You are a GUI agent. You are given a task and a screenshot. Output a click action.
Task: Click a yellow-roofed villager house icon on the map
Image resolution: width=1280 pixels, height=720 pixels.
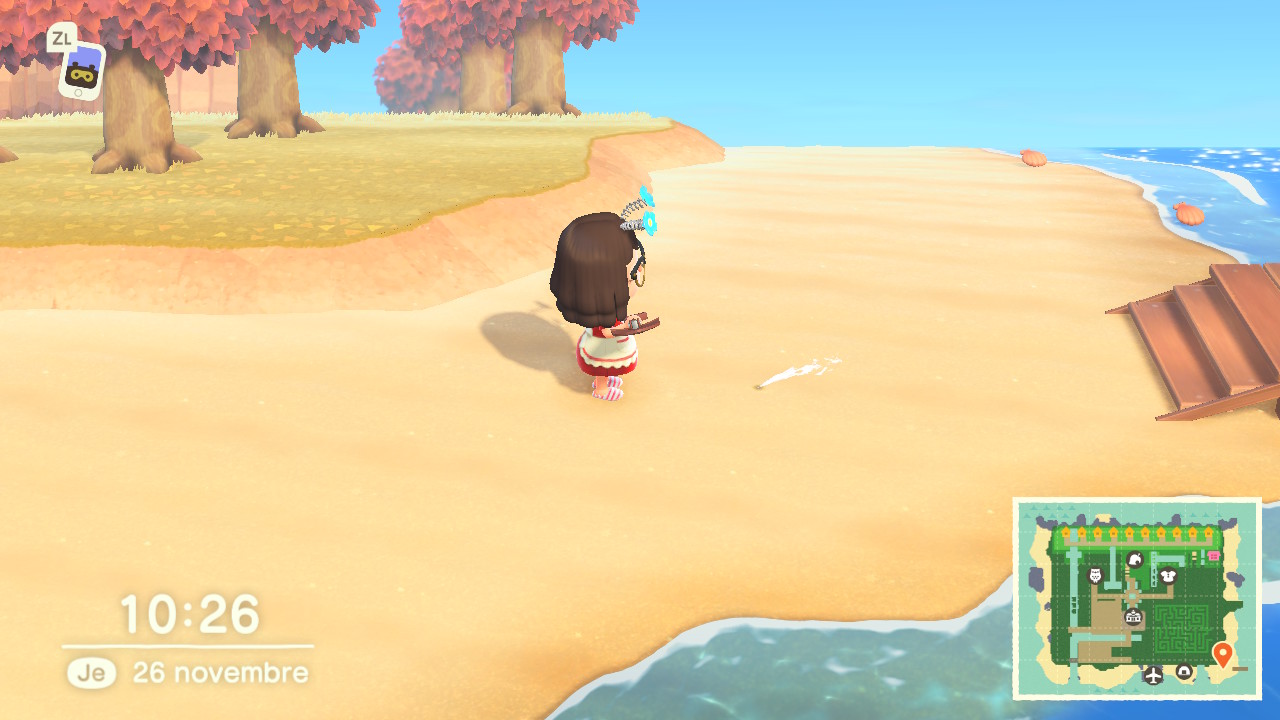coord(1131,531)
